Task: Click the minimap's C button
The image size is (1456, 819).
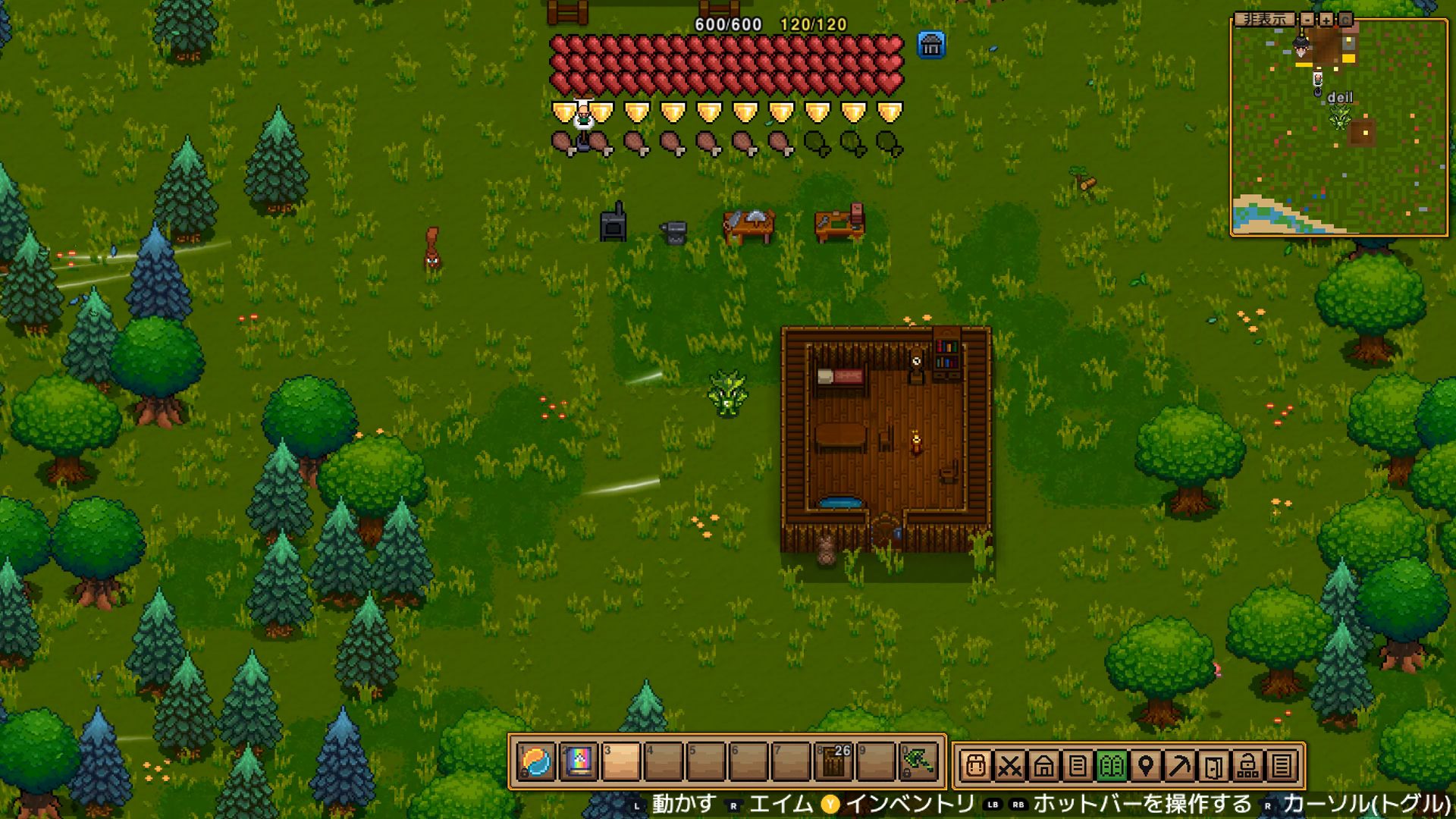Action: tap(1345, 19)
